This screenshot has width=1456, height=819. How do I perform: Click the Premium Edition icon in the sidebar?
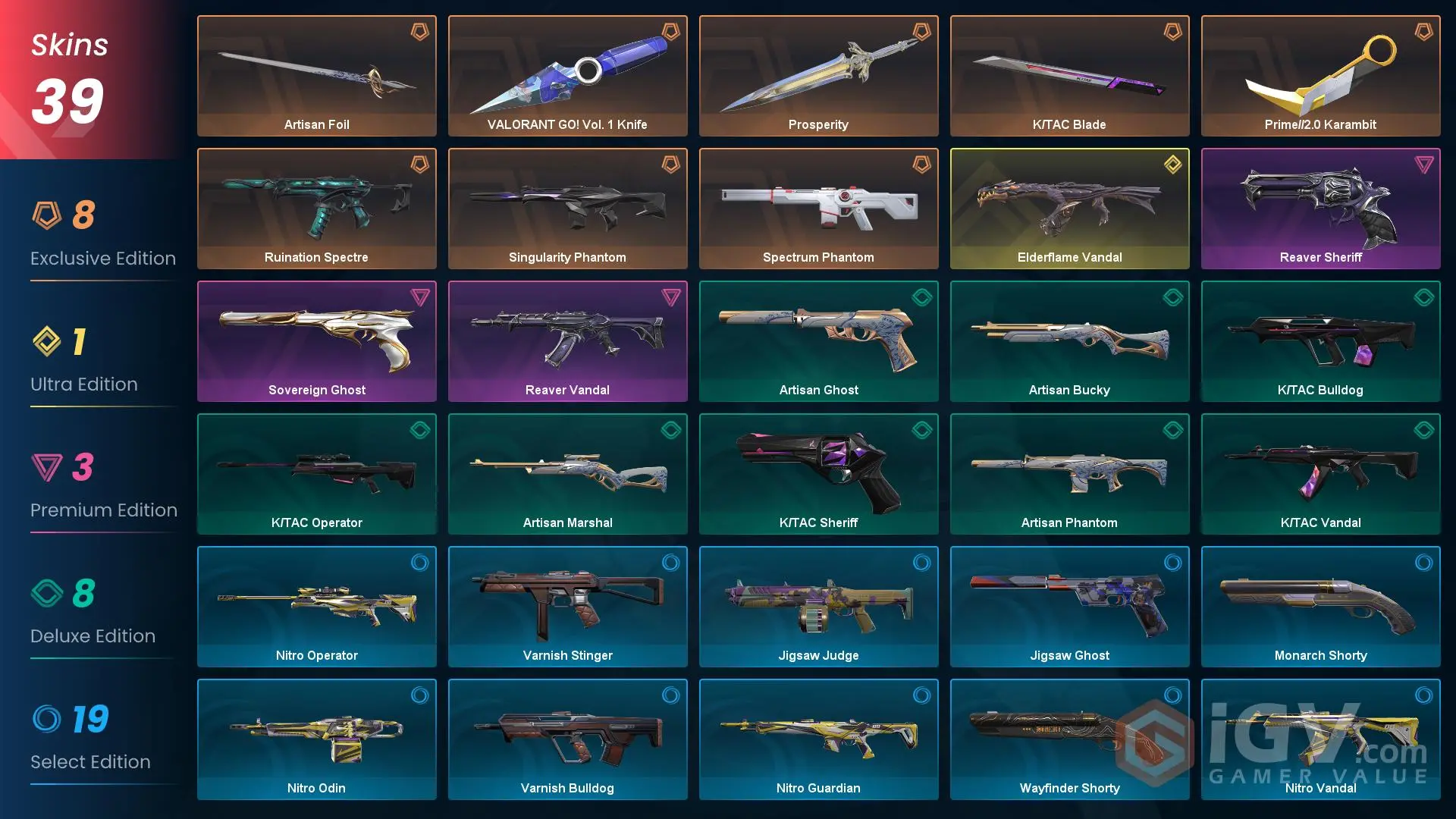coord(45,469)
